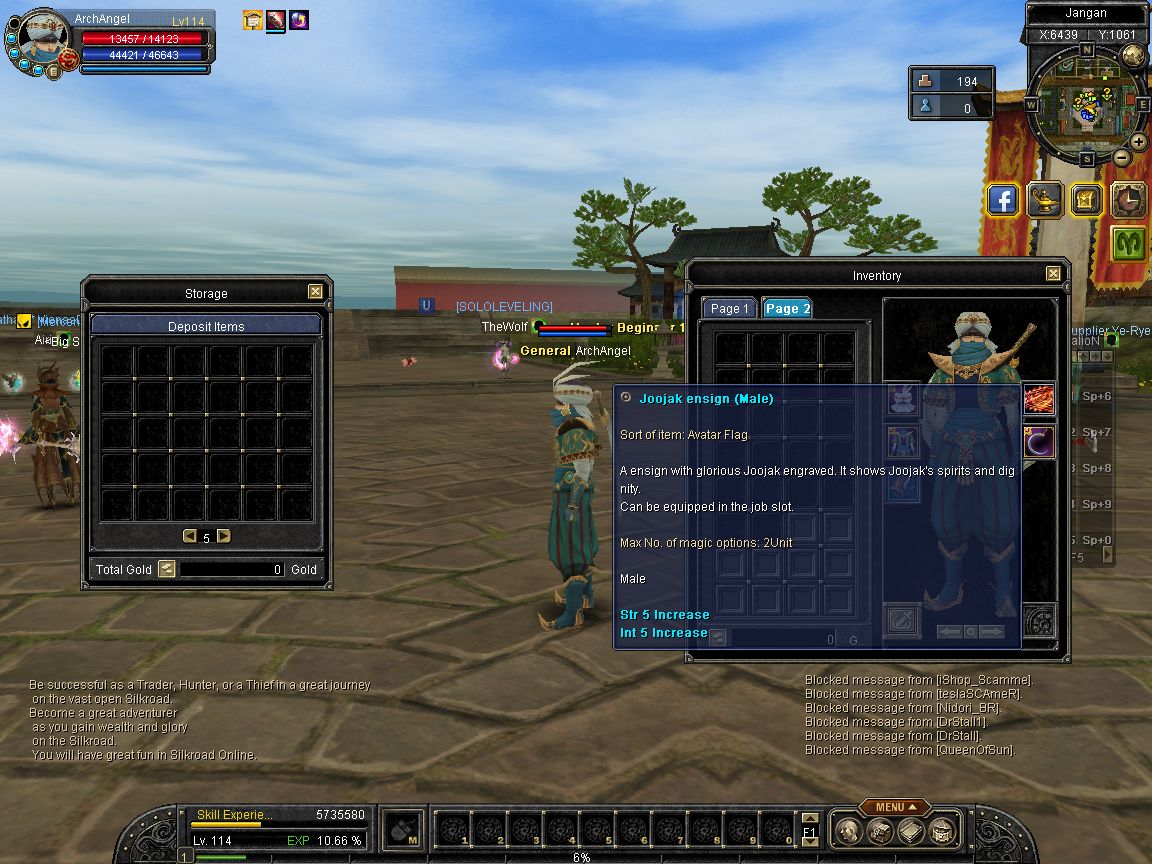
Task: Close the Storage window
Action: 315,292
